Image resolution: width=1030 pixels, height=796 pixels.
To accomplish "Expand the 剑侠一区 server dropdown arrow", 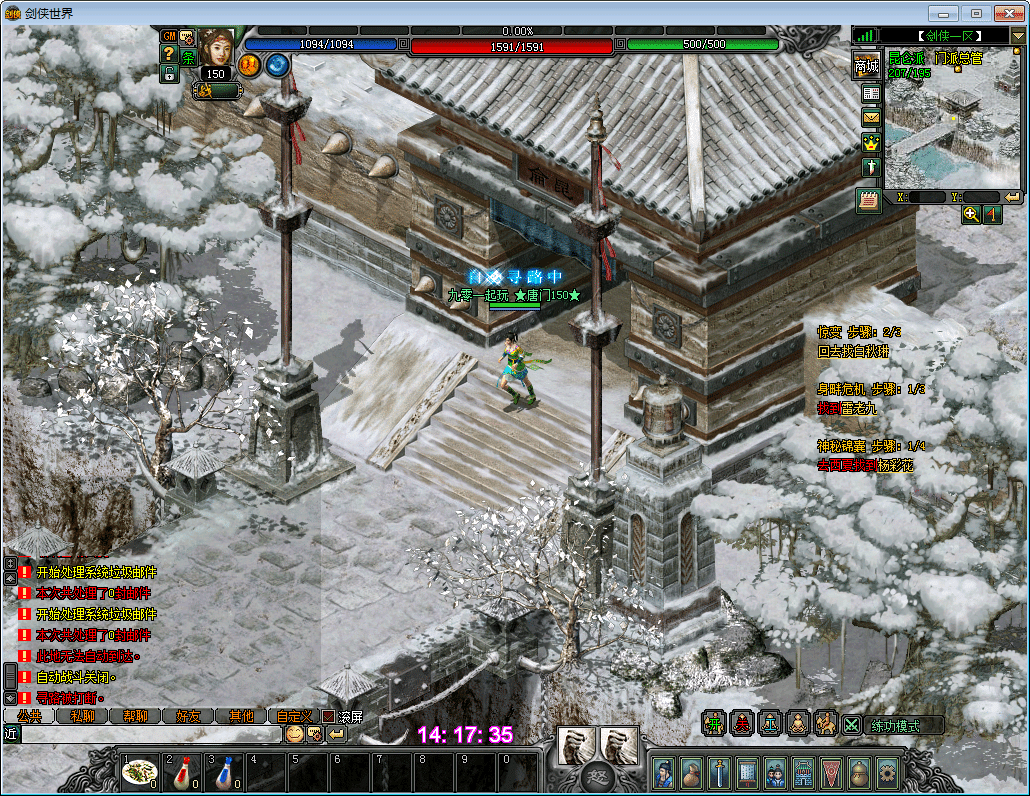I will coord(1018,36).
